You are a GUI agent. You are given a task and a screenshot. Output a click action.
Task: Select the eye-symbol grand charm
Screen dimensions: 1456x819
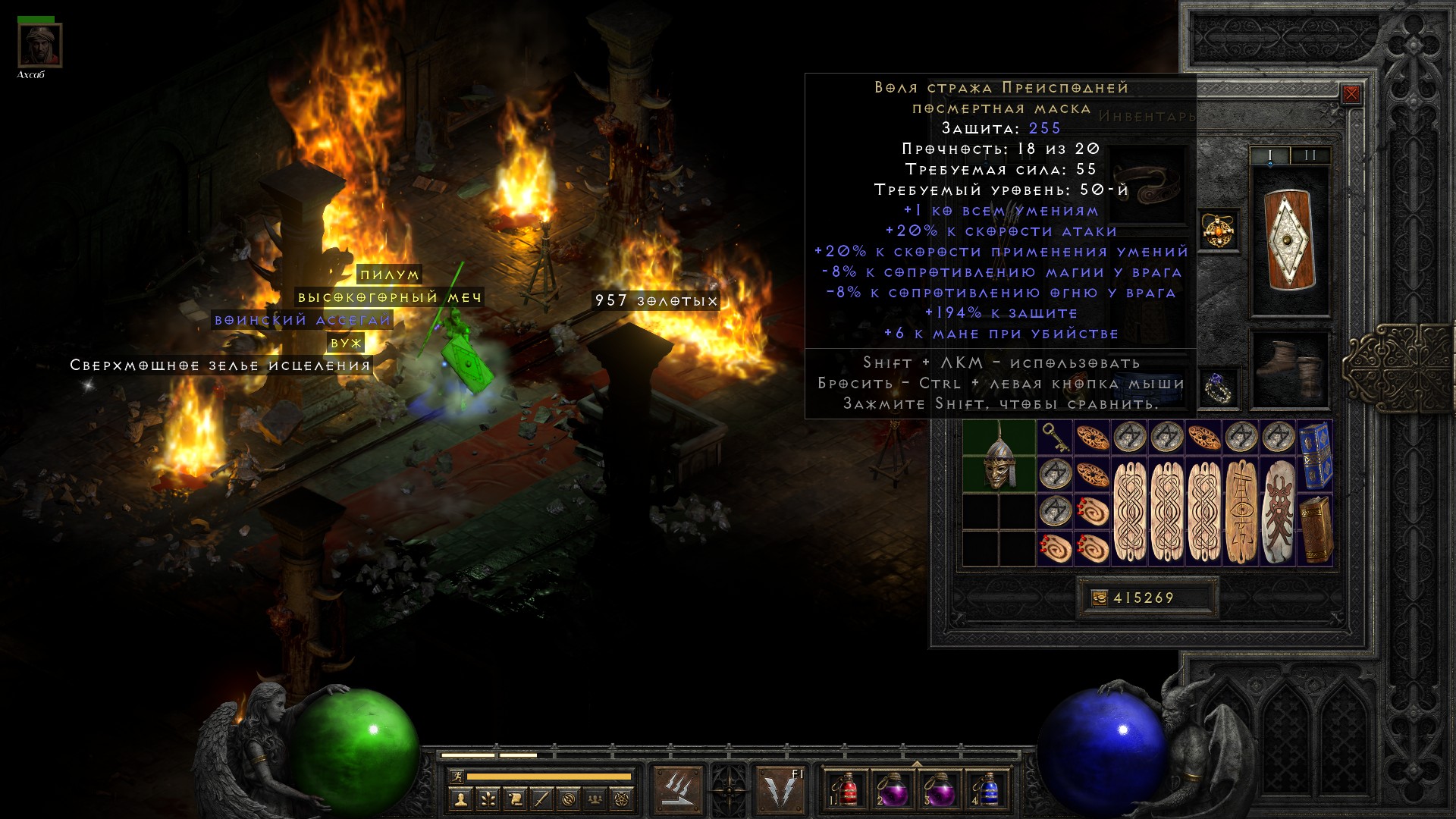[1241, 511]
